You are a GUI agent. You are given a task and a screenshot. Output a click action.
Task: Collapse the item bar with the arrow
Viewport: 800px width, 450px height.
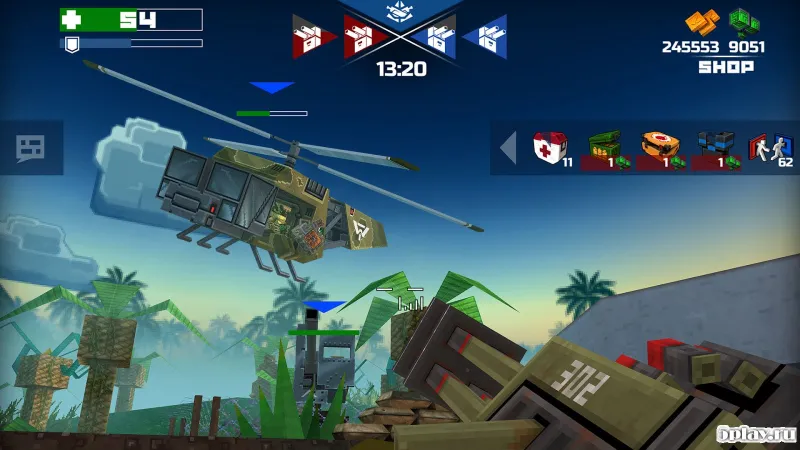[x=508, y=148]
